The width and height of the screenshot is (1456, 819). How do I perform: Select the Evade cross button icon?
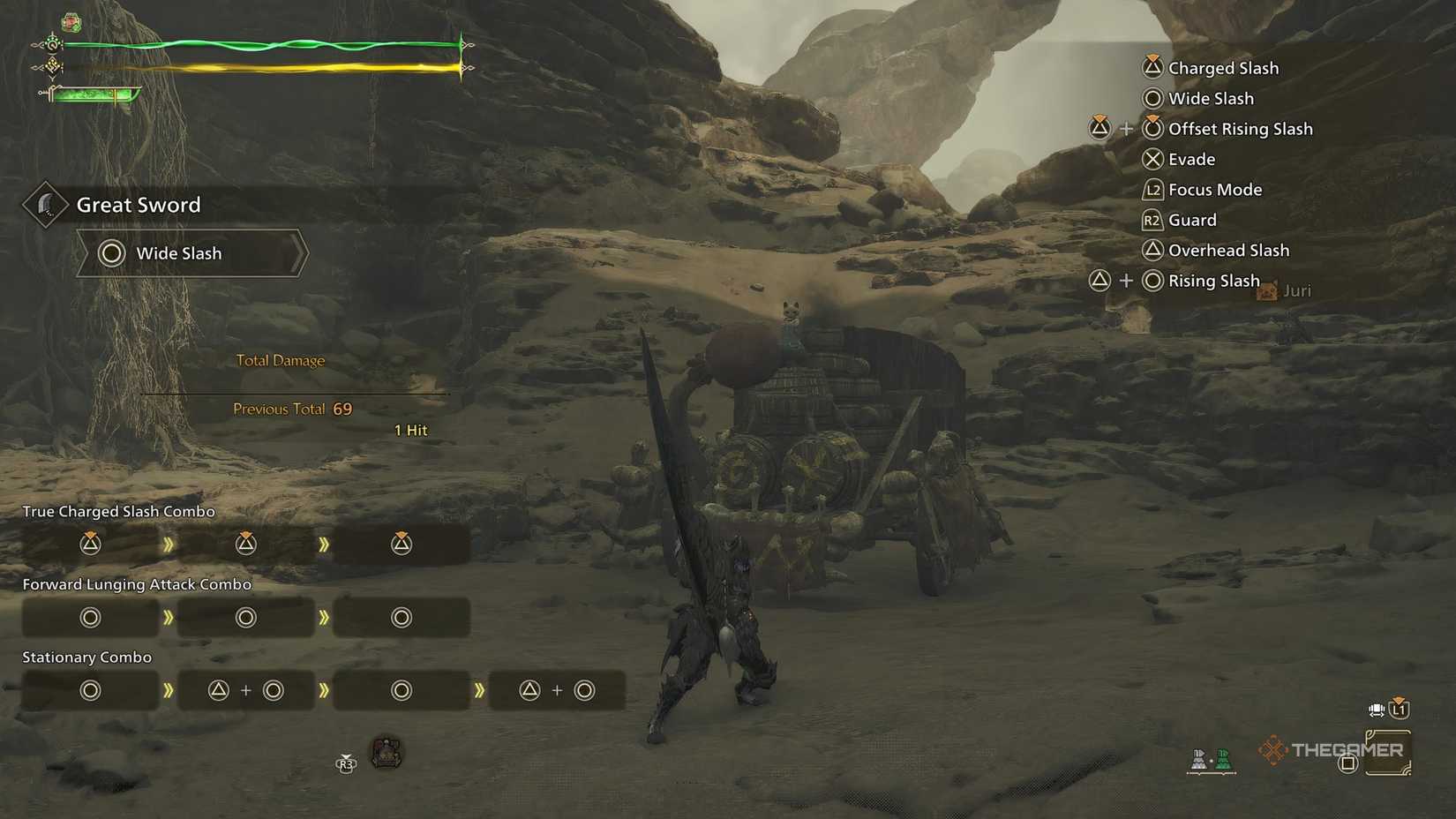[x=1152, y=159]
